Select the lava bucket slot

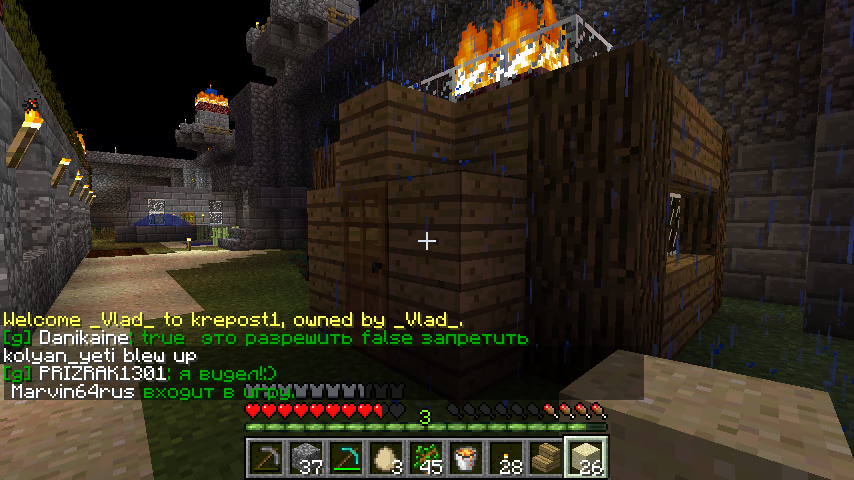pyautogui.click(x=466, y=457)
